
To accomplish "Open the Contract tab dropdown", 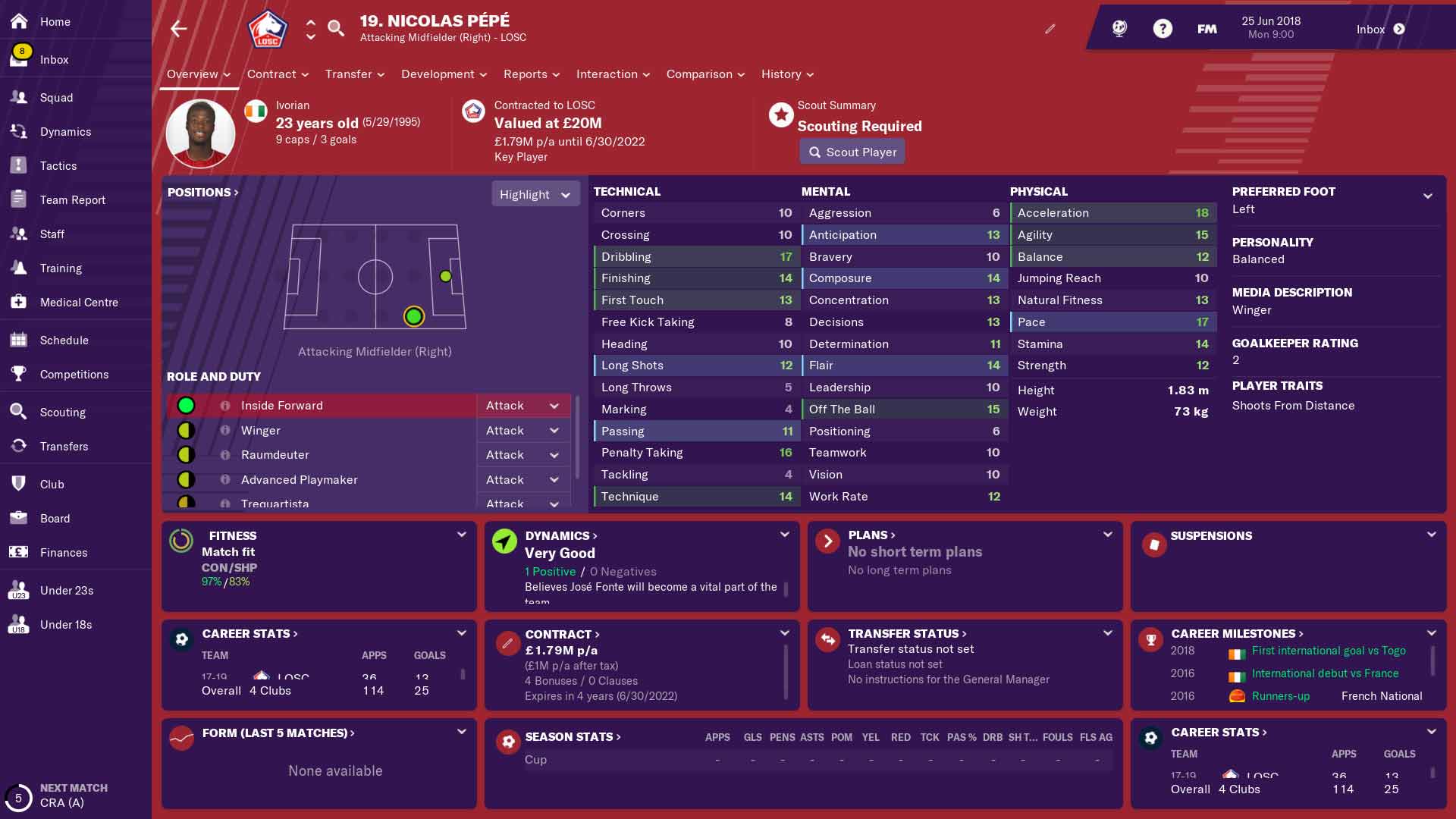I will [x=278, y=74].
